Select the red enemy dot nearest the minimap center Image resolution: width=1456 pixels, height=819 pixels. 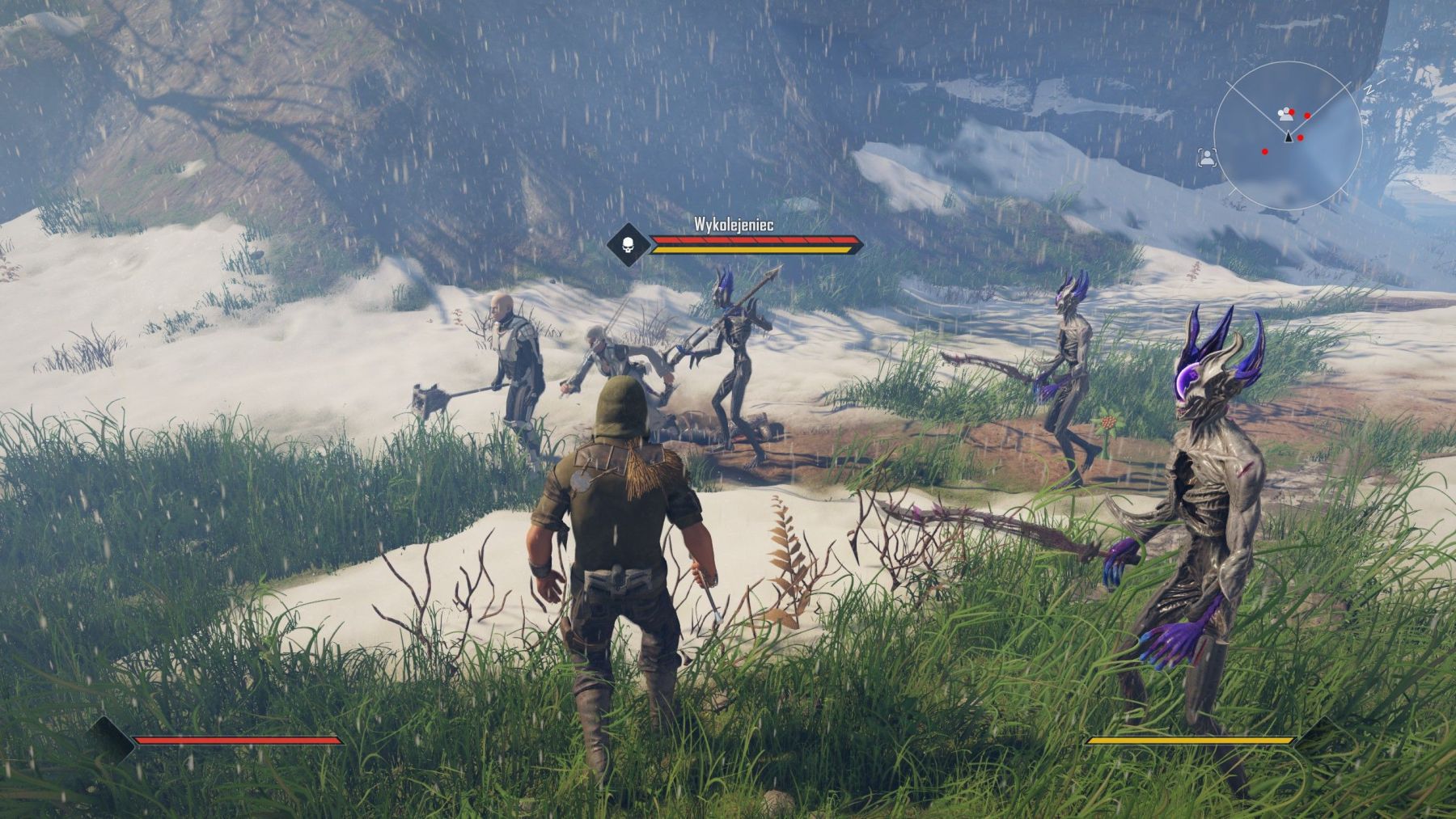click(1301, 137)
